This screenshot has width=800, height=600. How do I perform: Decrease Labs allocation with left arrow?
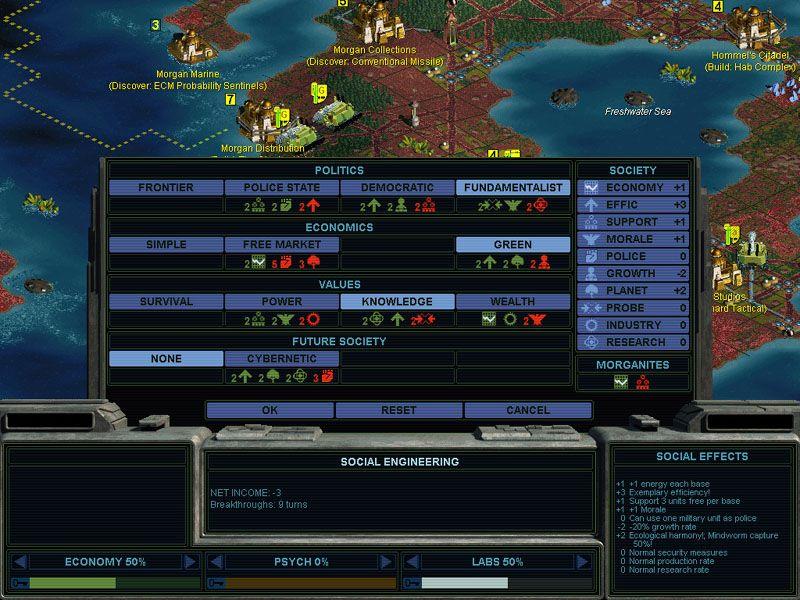point(412,562)
